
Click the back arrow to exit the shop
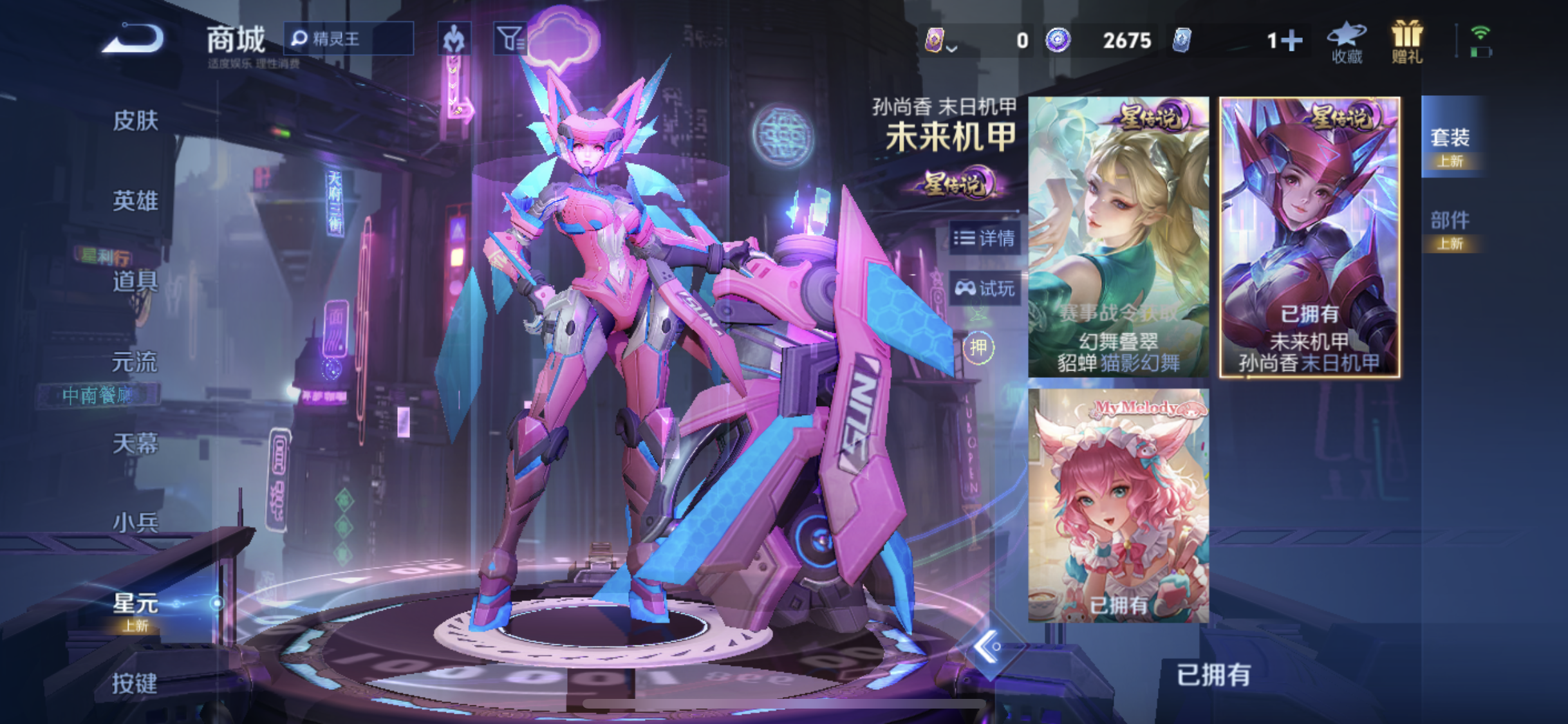point(132,39)
